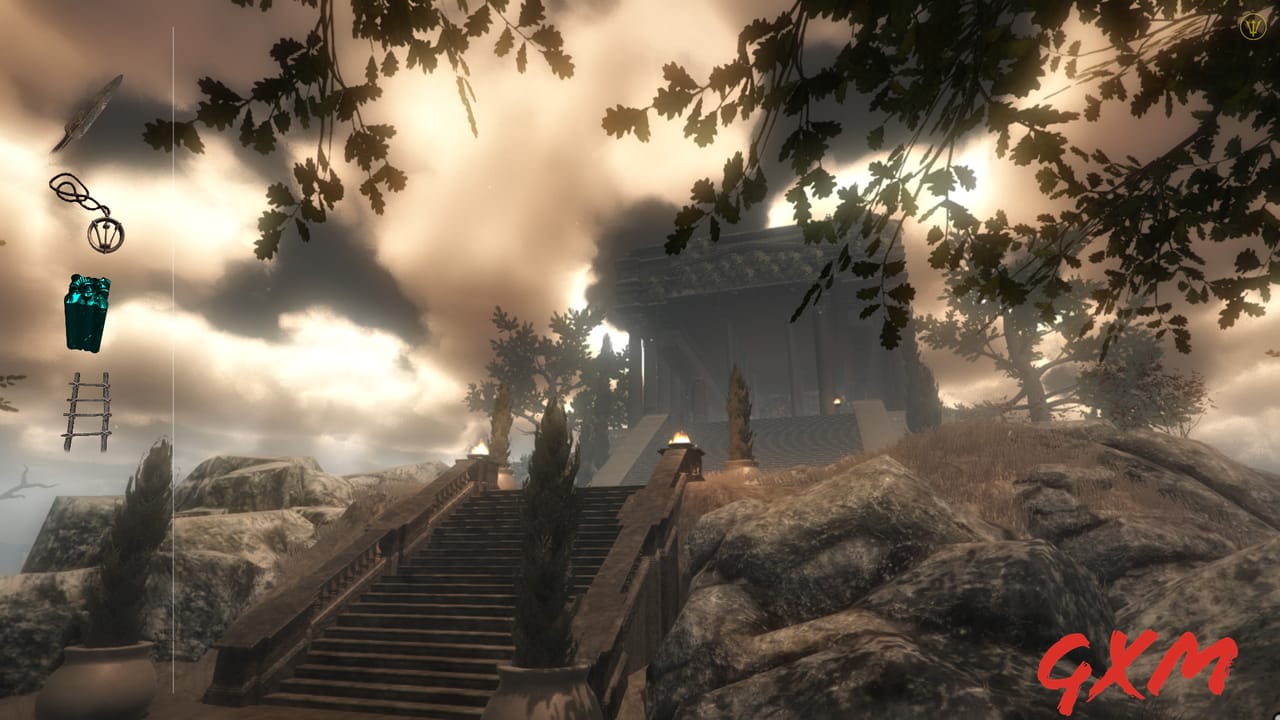Select the ancient blade inventory item
The image size is (1280, 720).
pos(93,110)
